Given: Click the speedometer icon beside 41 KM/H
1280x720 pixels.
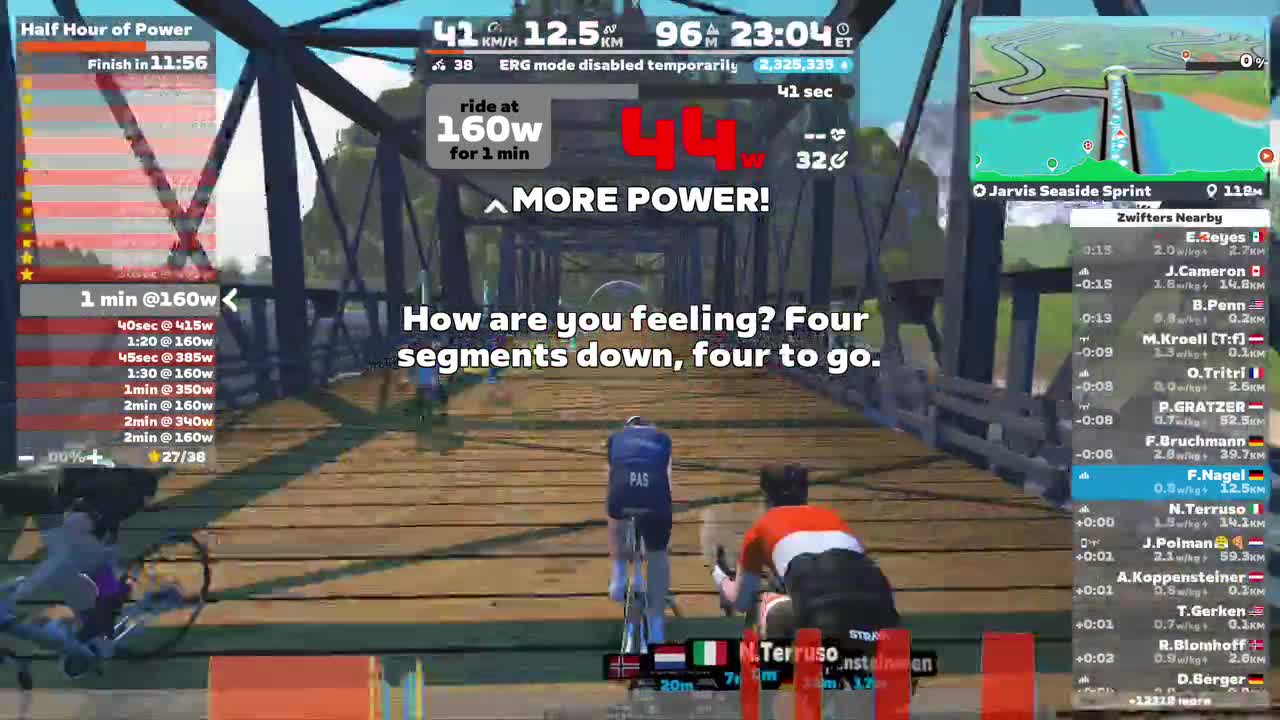Looking at the screenshot, I should click(493, 28).
